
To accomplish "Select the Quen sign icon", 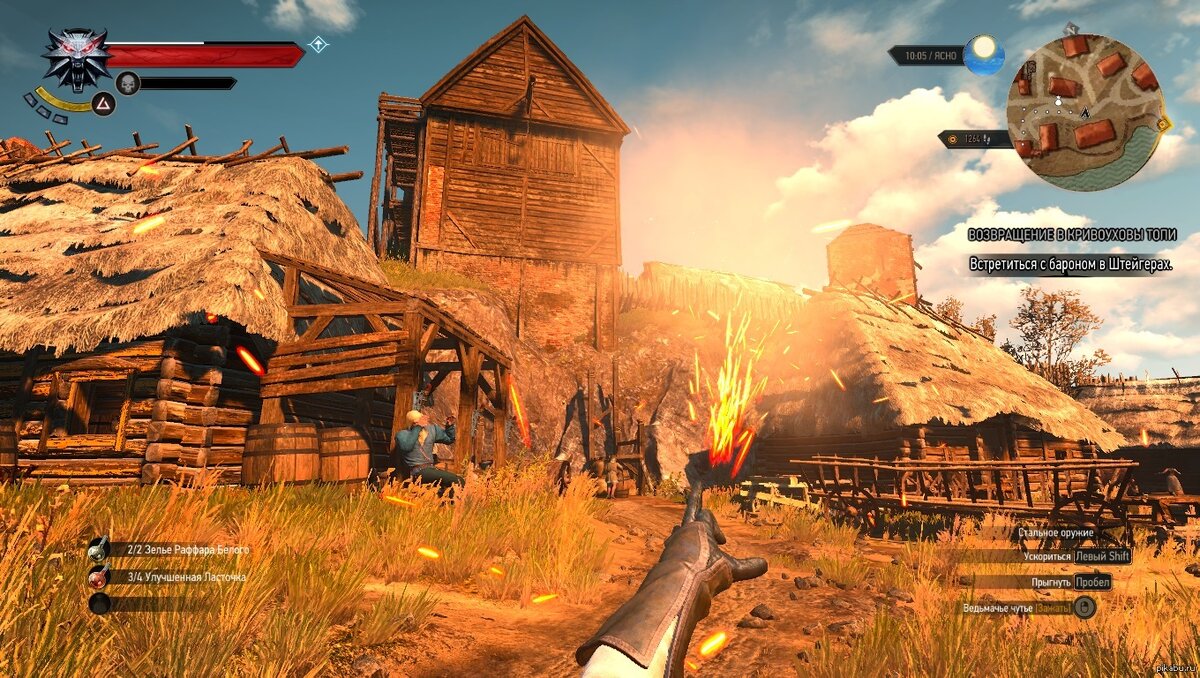I will [103, 102].
